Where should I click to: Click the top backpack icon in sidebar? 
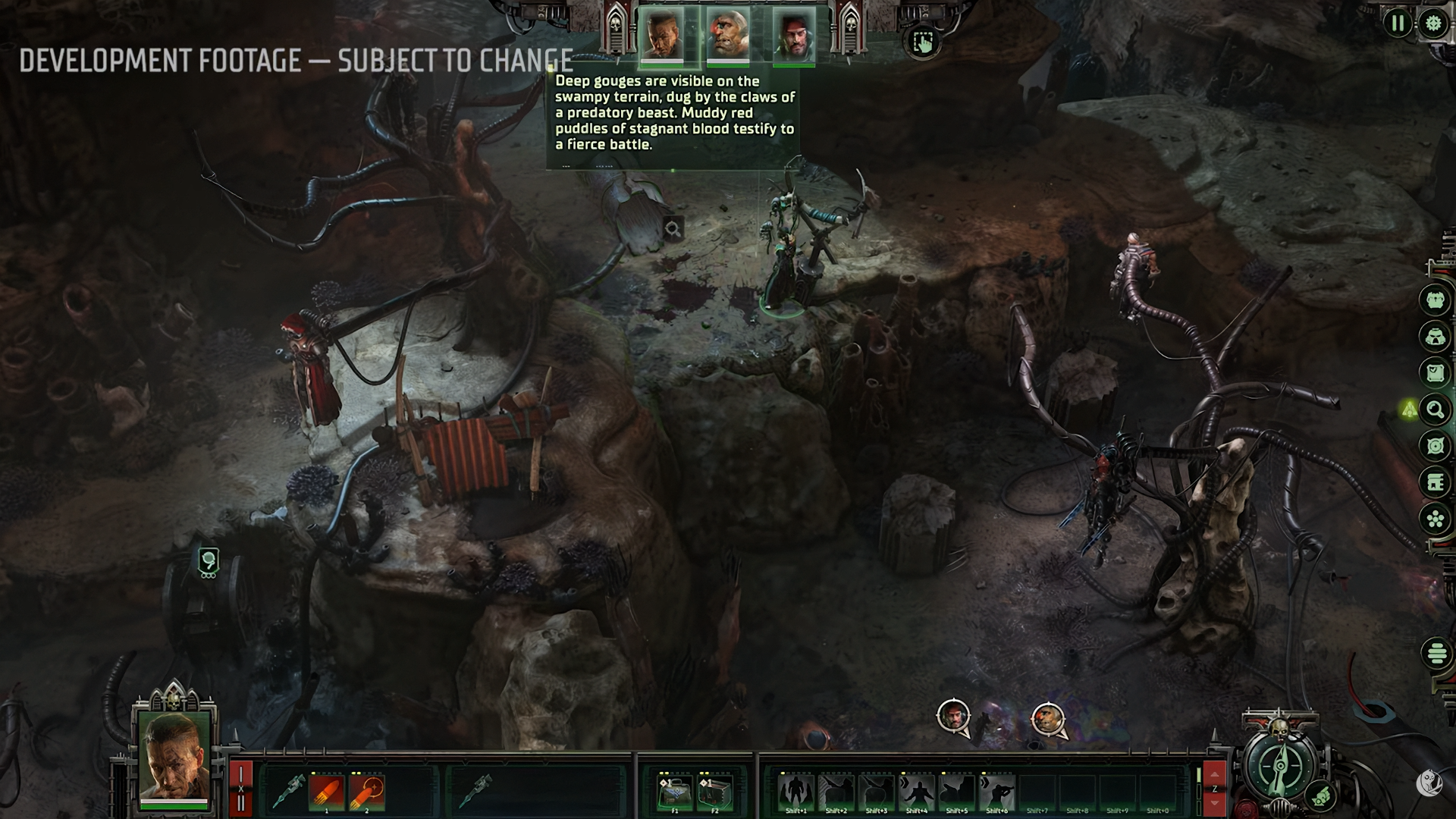(x=1435, y=300)
